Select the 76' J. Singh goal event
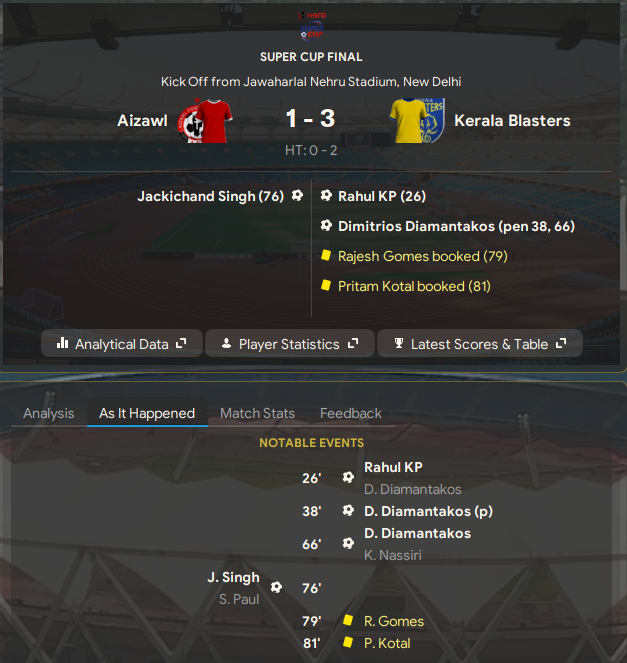 (x=233, y=577)
